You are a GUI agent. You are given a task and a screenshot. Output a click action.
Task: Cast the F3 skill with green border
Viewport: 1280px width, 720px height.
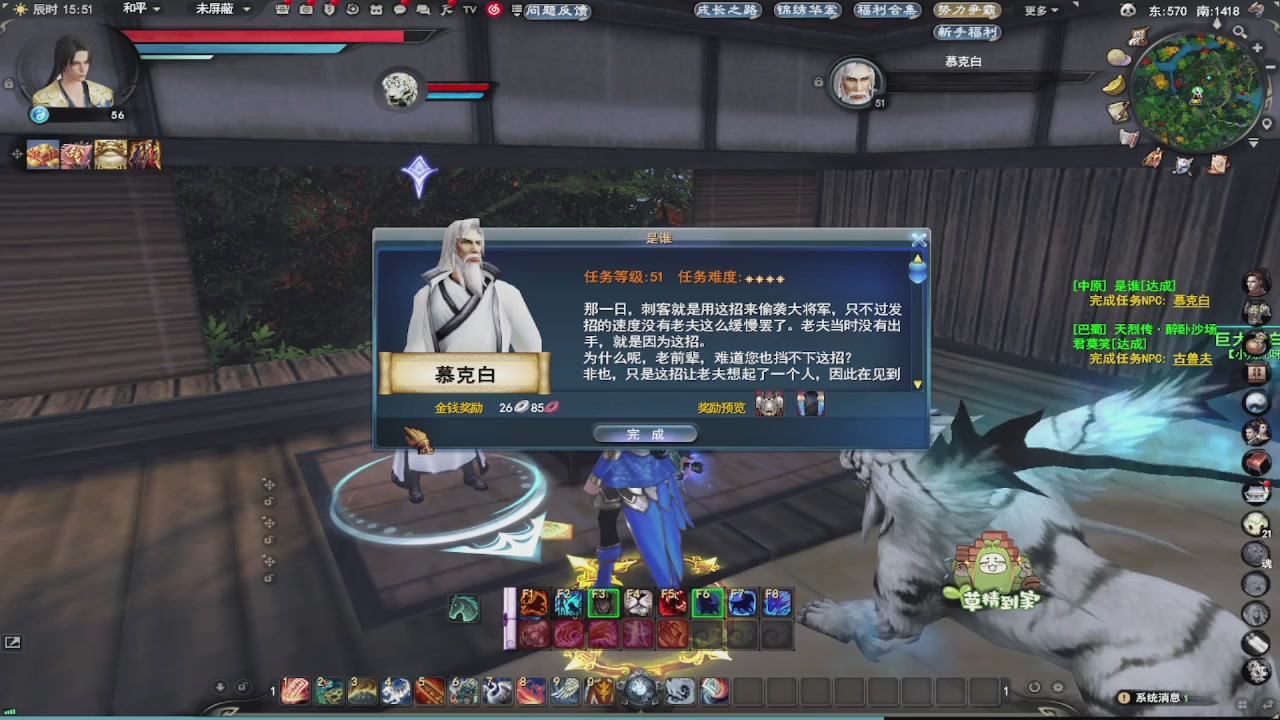click(x=602, y=602)
